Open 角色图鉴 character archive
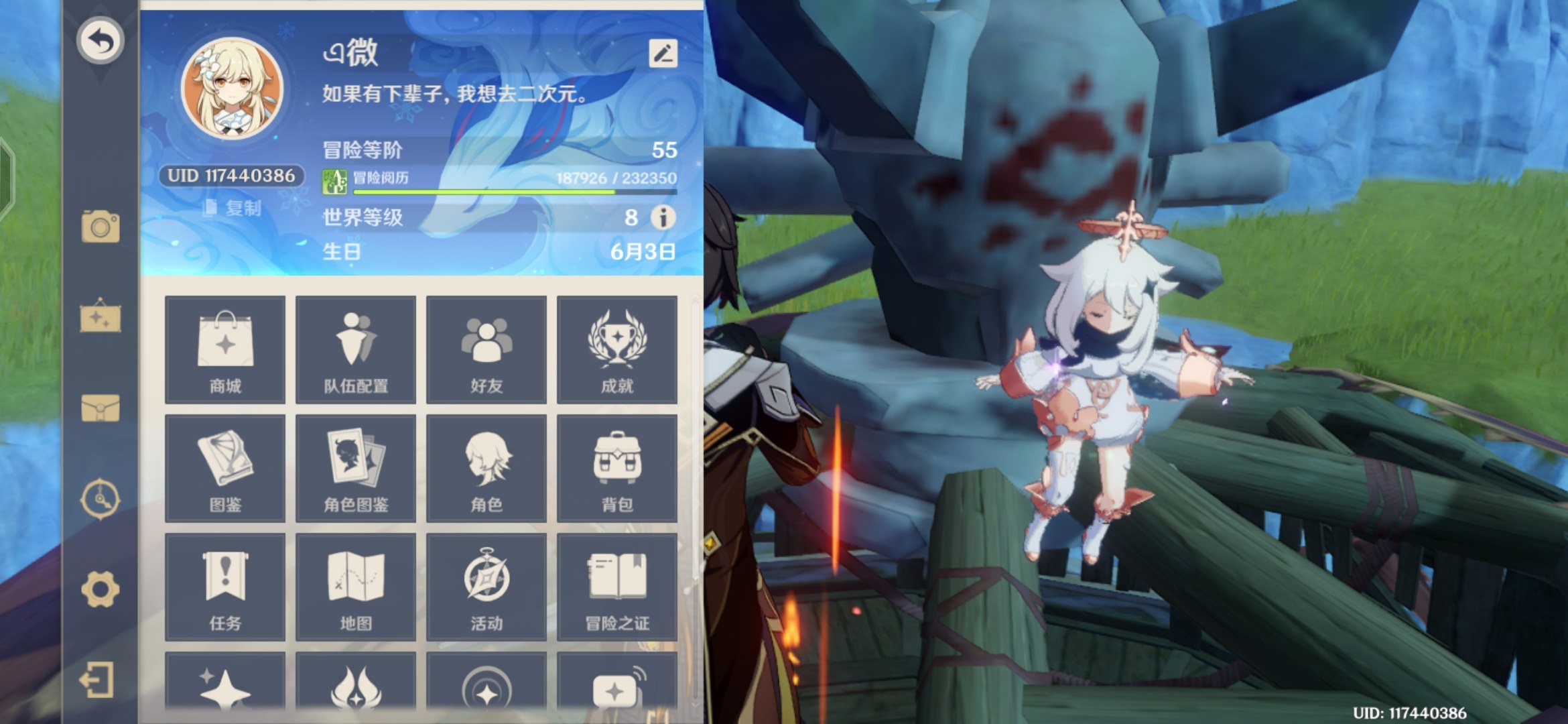The height and width of the screenshot is (724, 1568). 356,469
